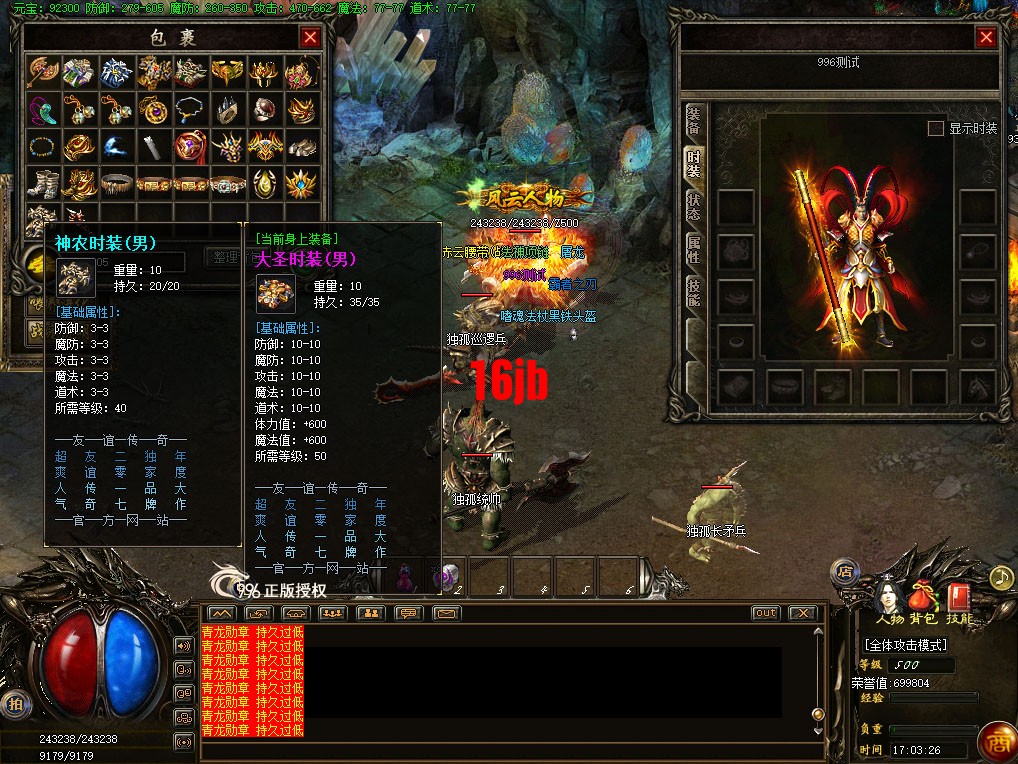Switch to the 装备 equipment tab
The image size is (1018, 764).
click(694, 120)
